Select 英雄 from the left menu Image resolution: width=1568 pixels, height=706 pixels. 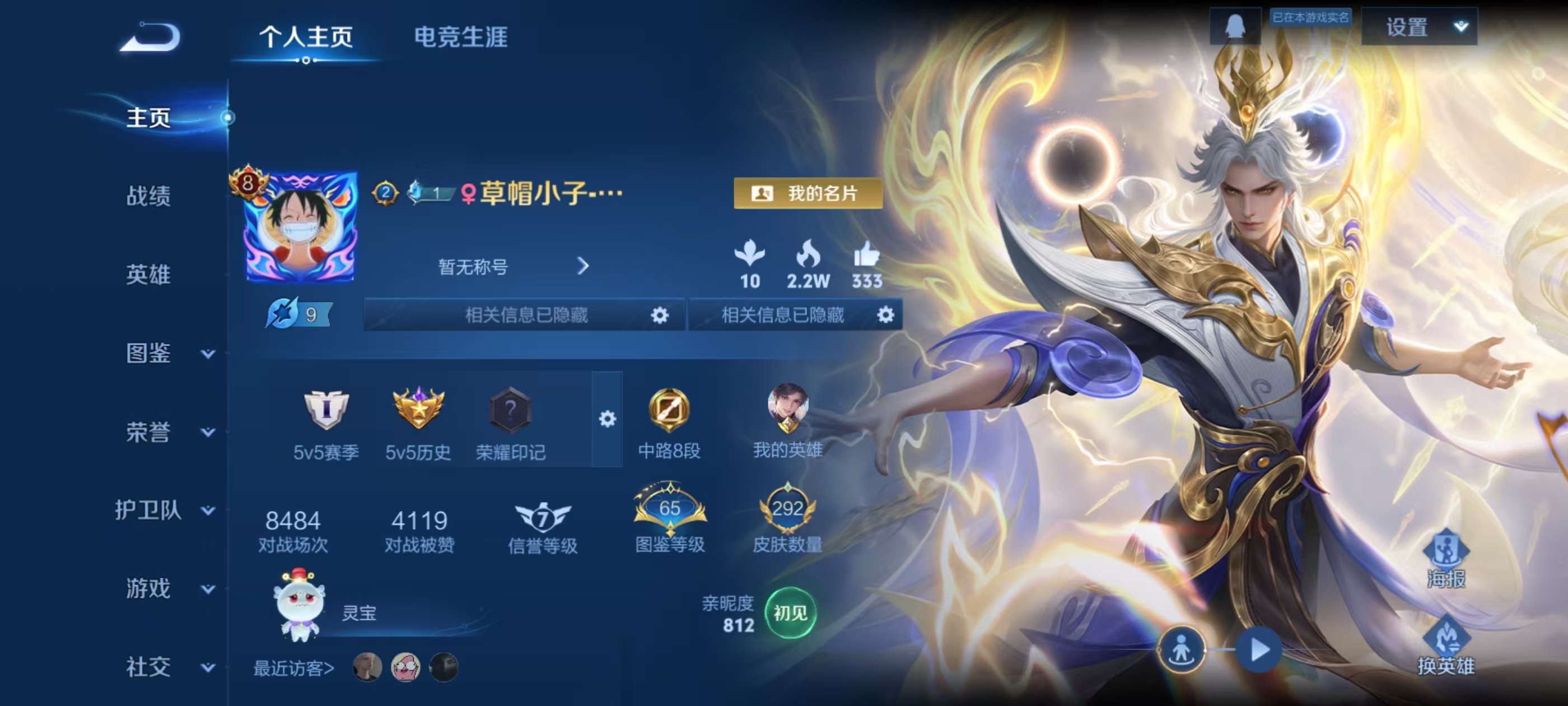(148, 275)
